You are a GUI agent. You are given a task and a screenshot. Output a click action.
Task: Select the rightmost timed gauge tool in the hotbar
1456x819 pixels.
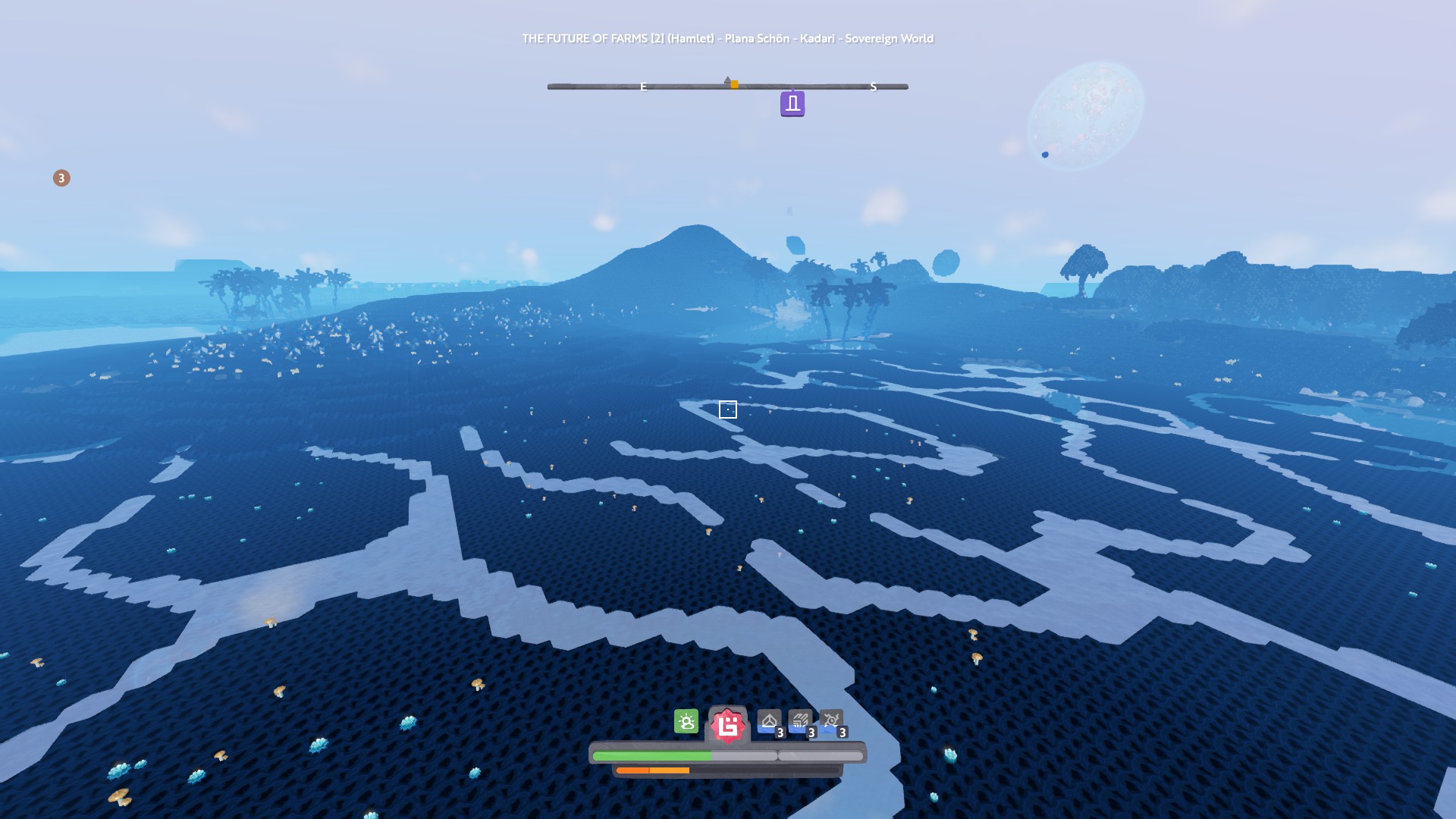(831, 720)
